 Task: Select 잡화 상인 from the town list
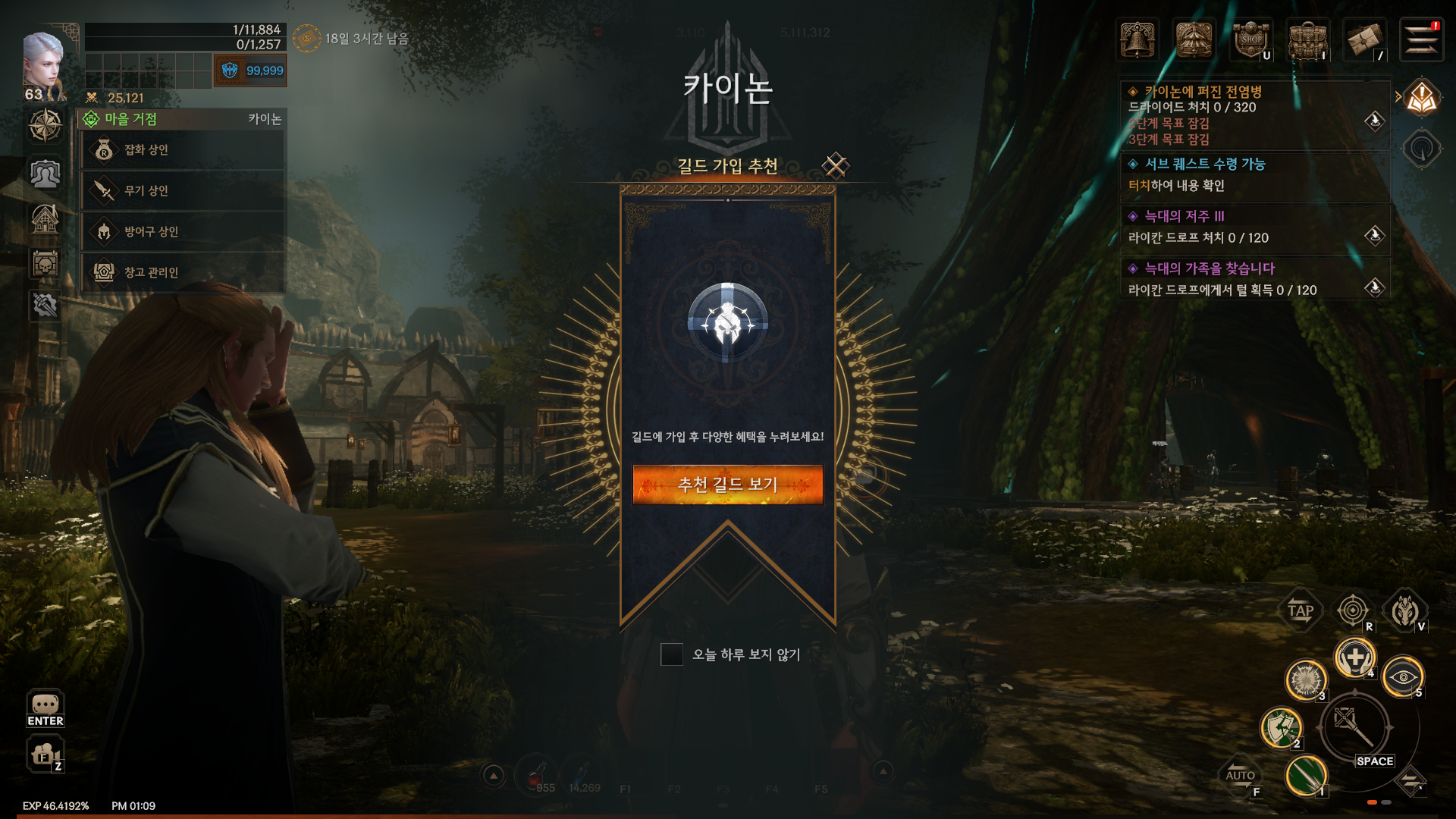(x=182, y=150)
